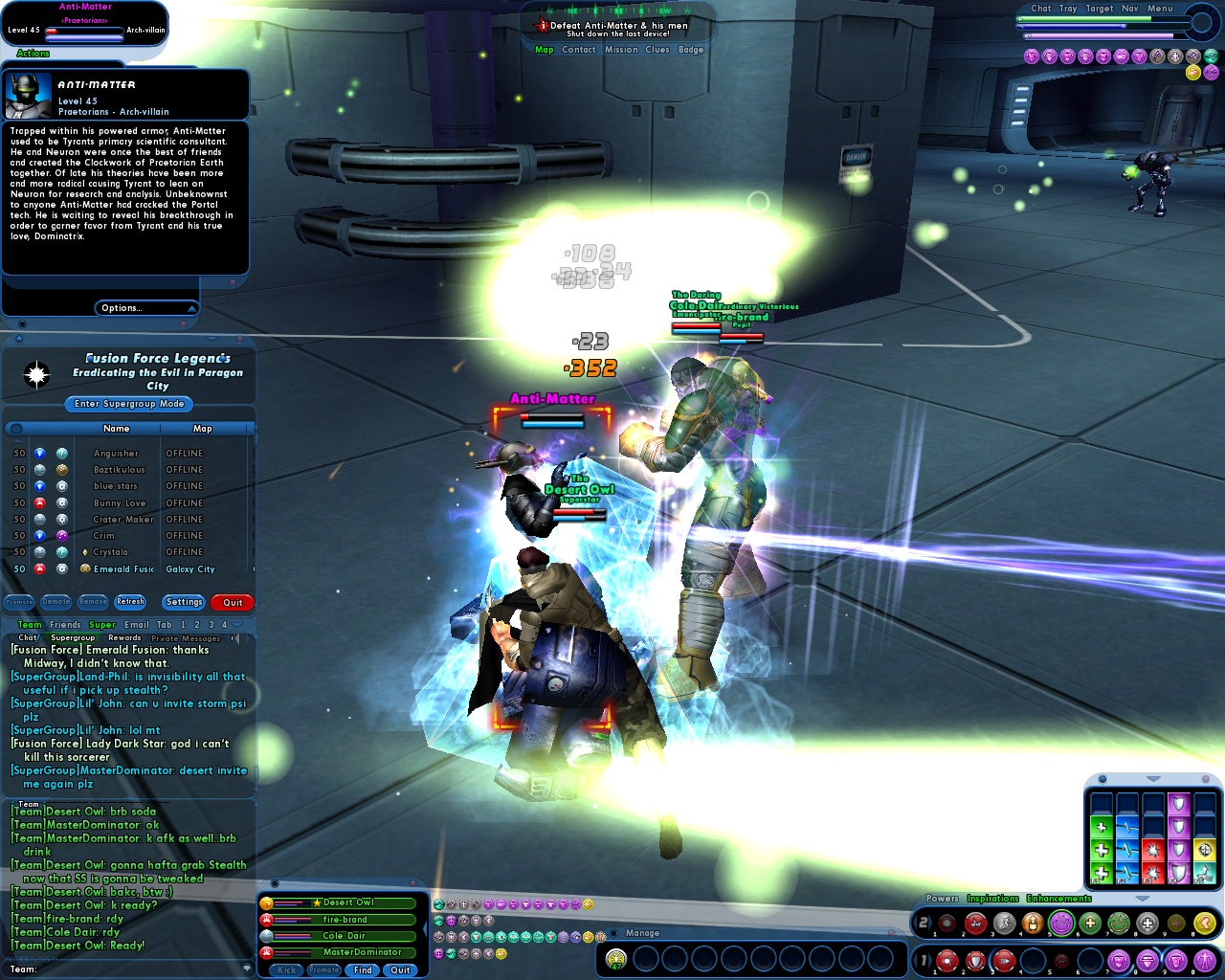Open the chat tab dropdown arrow beside tab 4
Viewport: 1225px width, 980px height.
click(x=236, y=625)
